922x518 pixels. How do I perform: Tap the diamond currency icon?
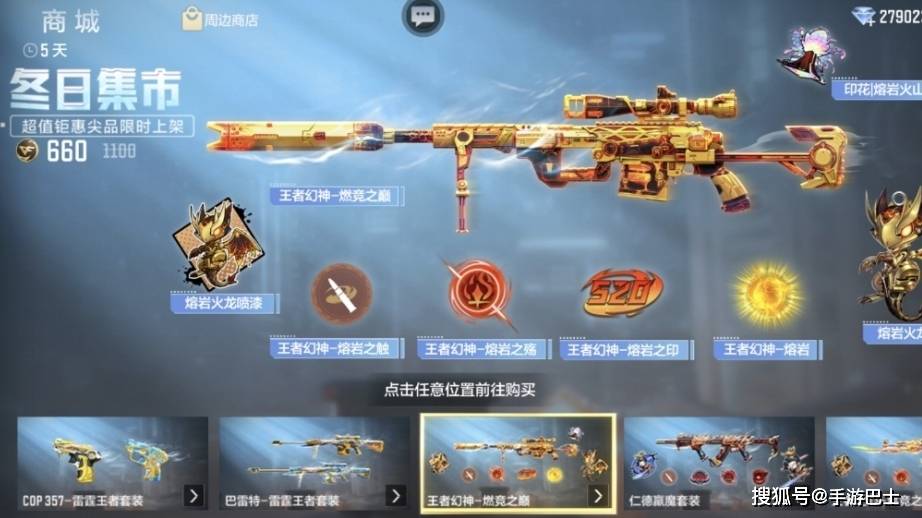pos(863,15)
